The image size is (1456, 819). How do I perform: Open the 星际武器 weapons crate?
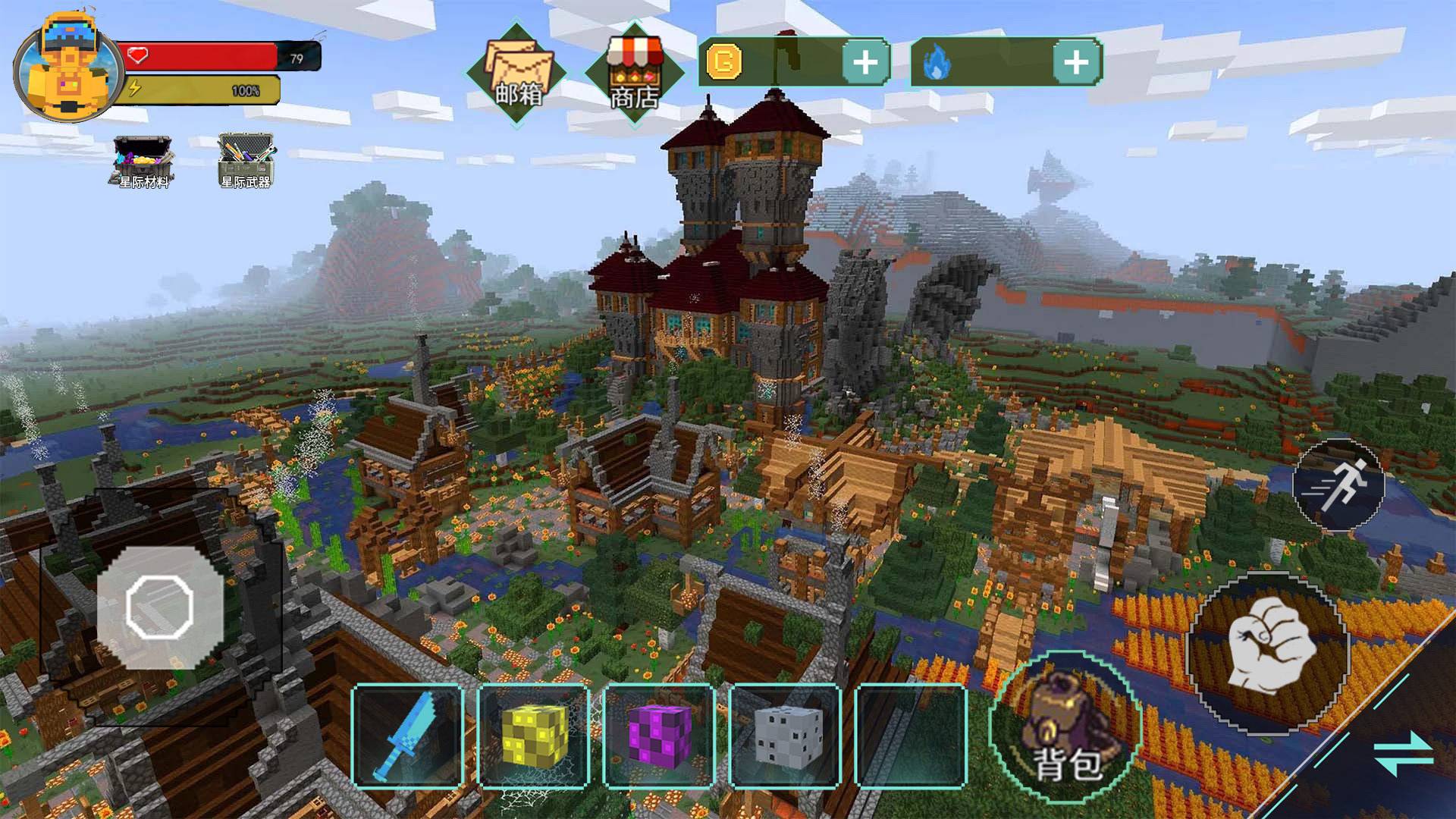246,161
